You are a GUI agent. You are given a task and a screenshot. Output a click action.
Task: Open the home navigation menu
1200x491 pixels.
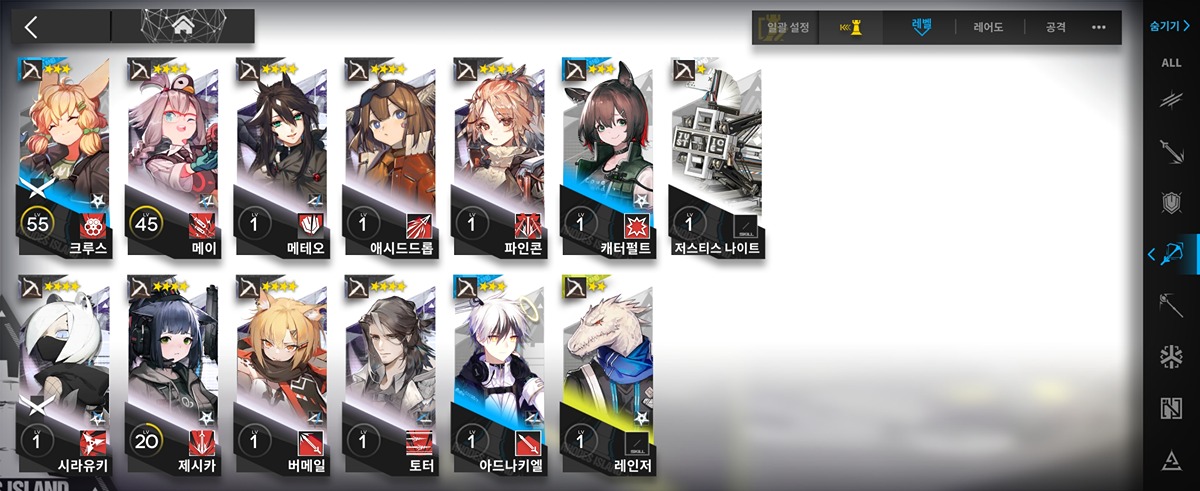(x=183, y=27)
